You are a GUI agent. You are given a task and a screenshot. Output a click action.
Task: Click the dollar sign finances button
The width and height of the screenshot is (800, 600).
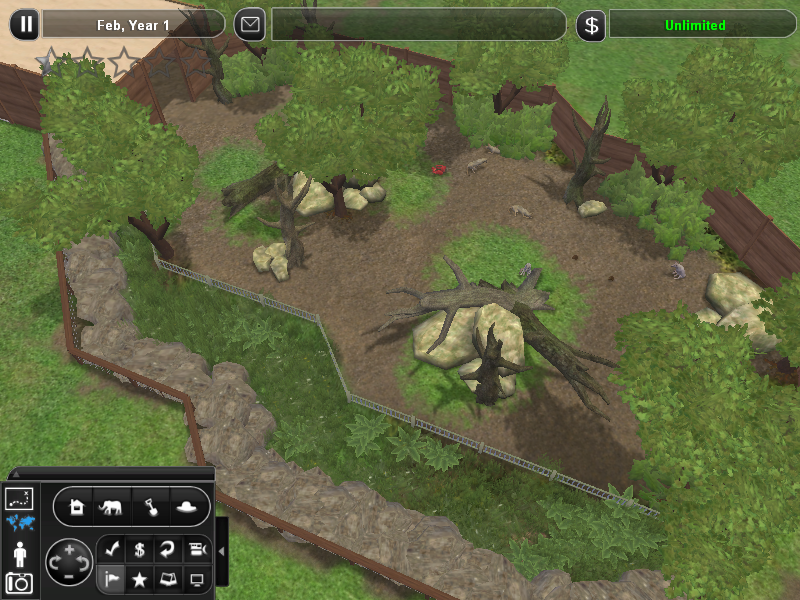pos(591,25)
